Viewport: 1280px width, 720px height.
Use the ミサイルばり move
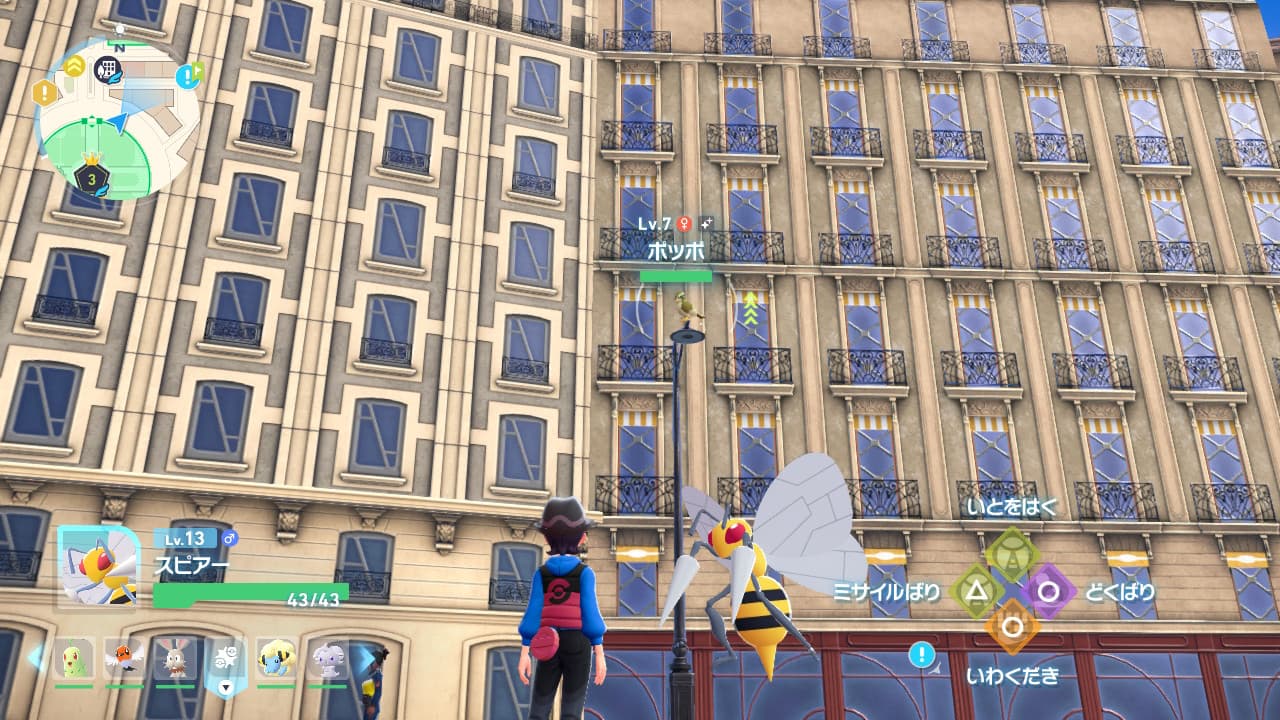tap(976, 591)
